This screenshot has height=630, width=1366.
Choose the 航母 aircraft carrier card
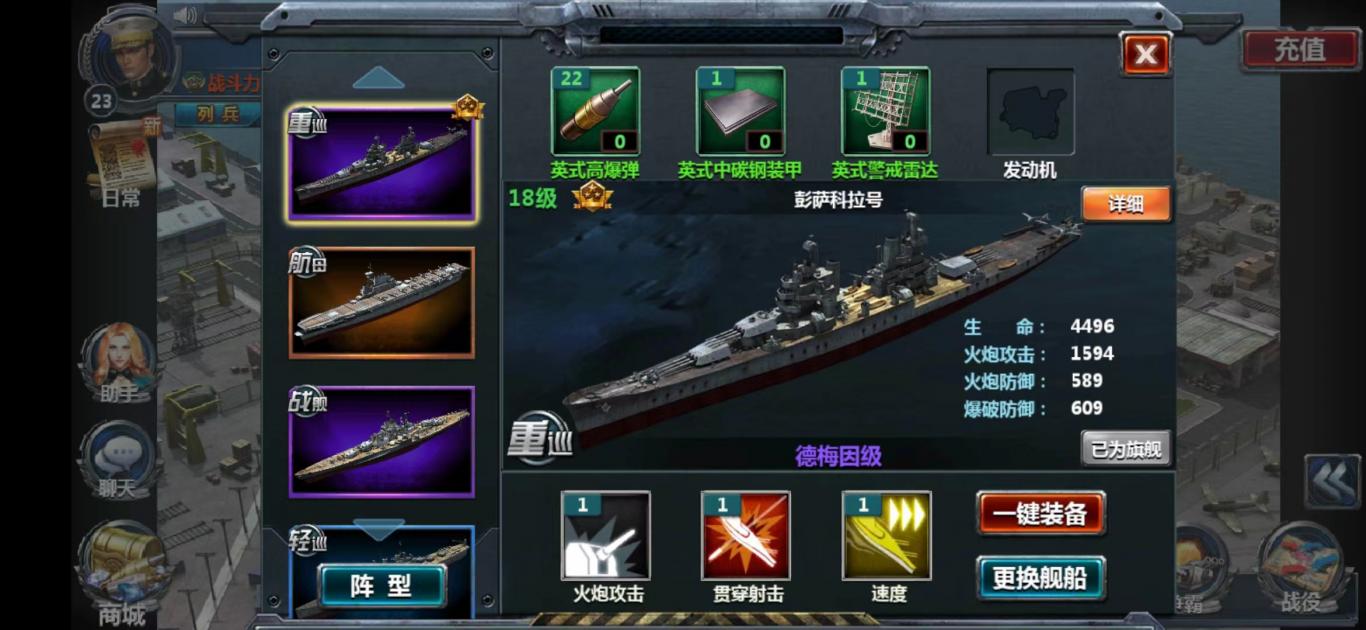point(381,302)
